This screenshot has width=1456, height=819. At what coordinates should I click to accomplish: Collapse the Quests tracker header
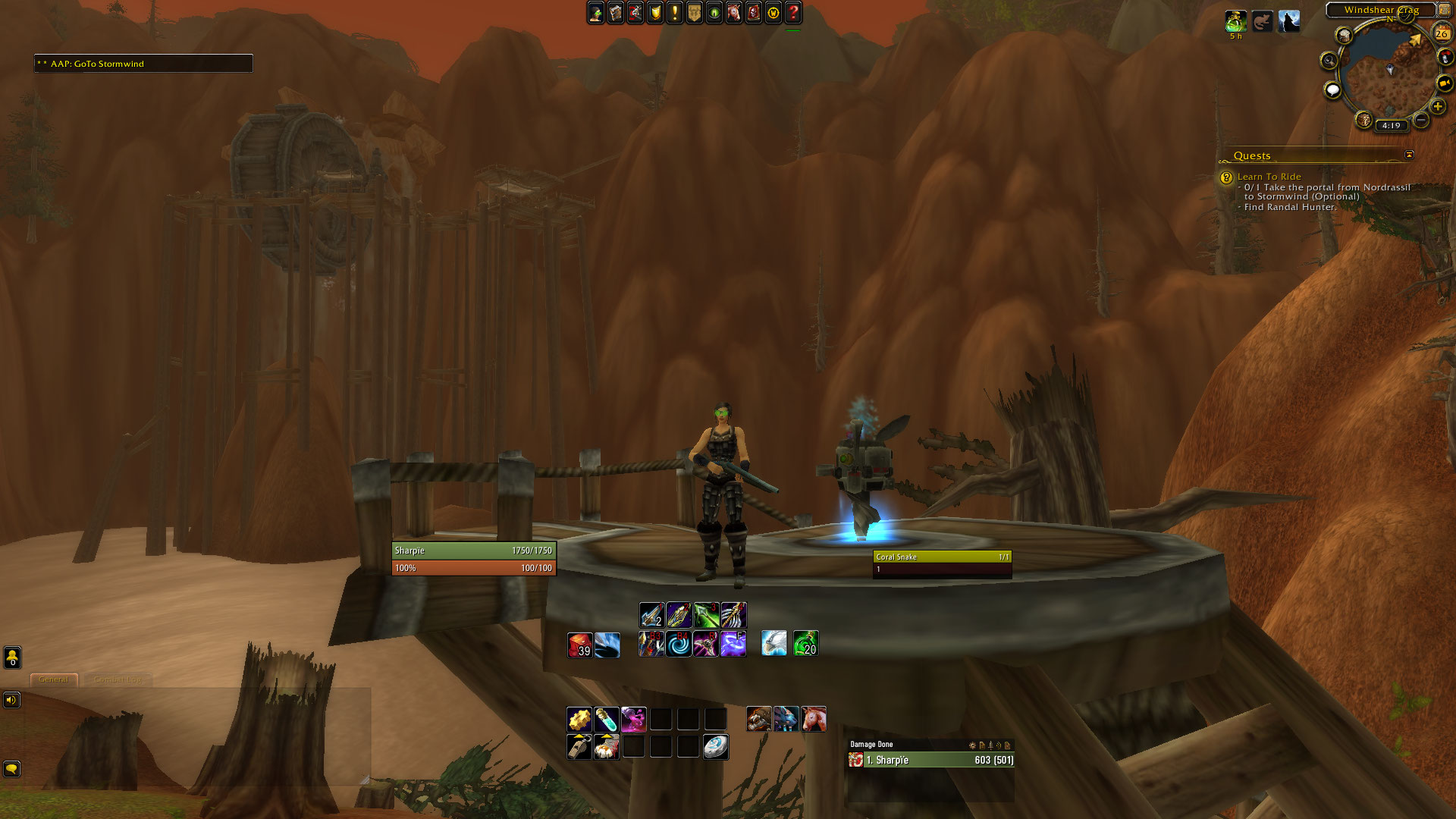[x=1409, y=155]
